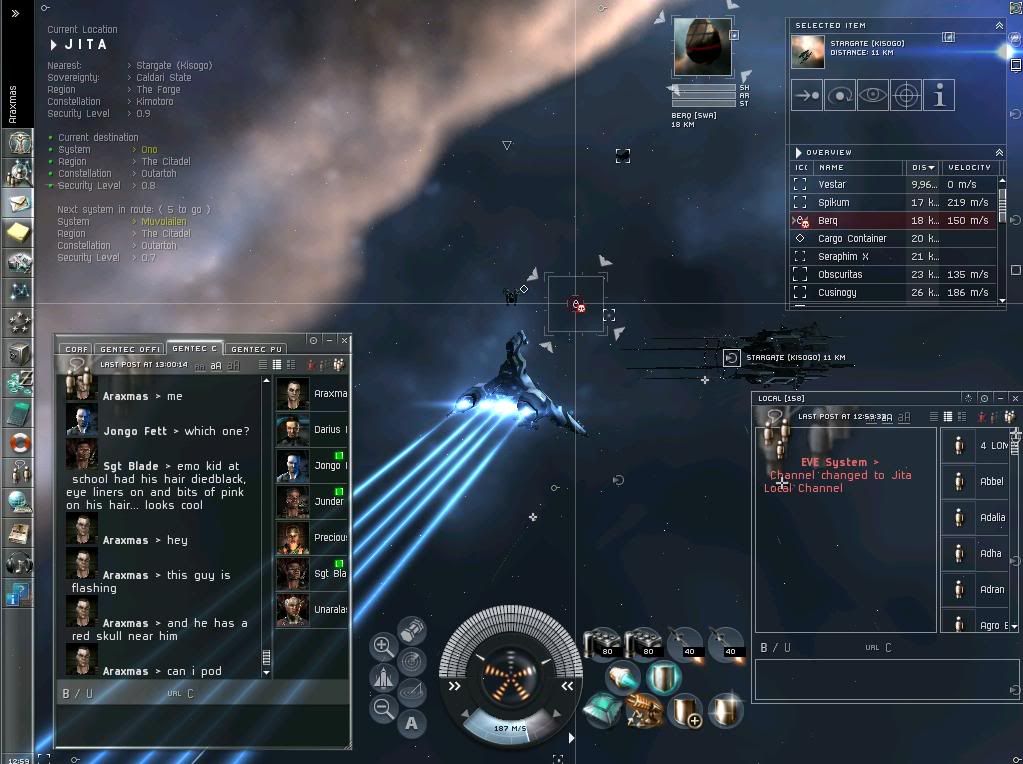1023x764 pixels.
Task: Open the radar scanner button
Action: (411, 661)
